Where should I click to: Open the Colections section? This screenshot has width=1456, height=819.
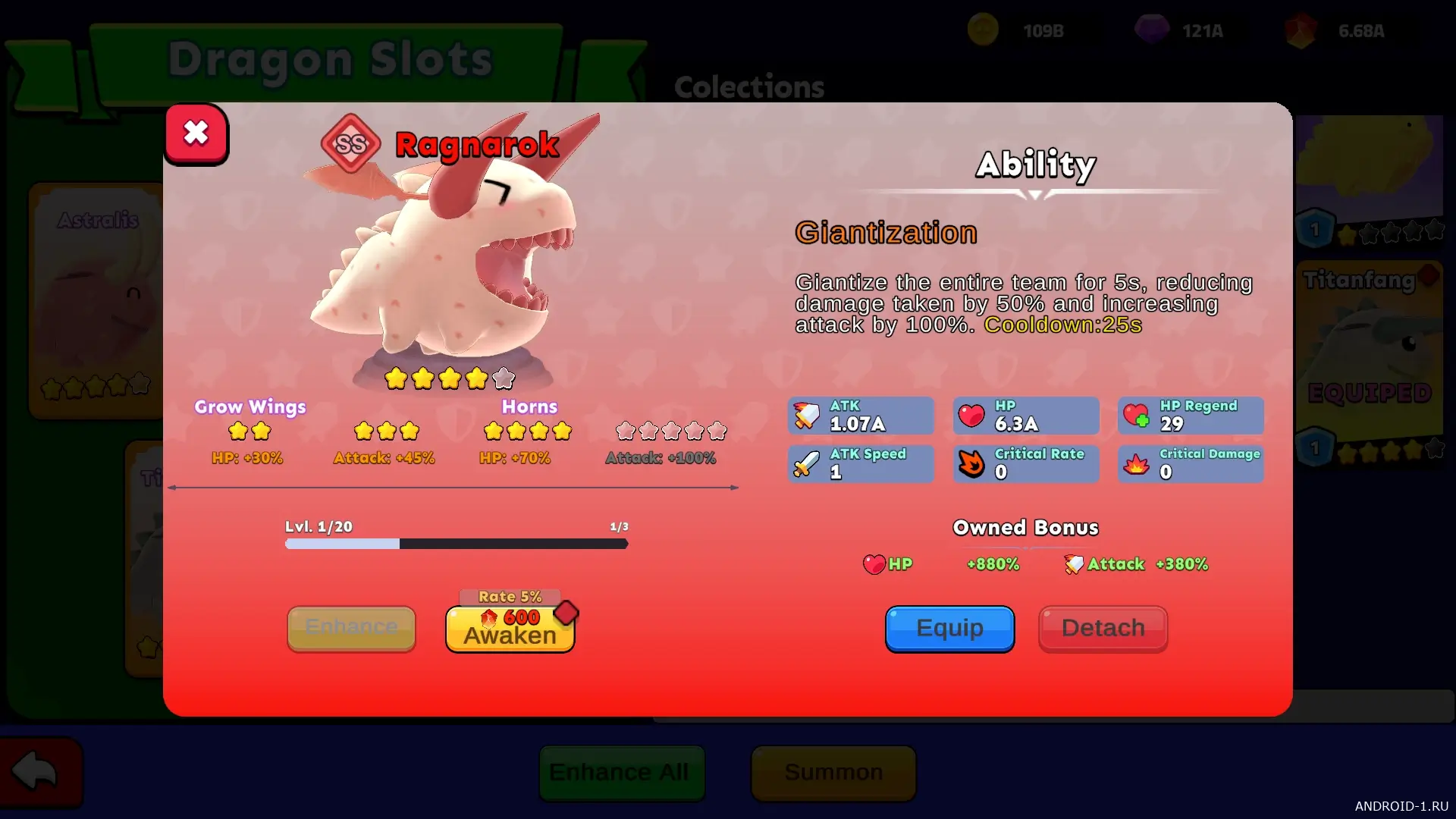pos(748,87)
